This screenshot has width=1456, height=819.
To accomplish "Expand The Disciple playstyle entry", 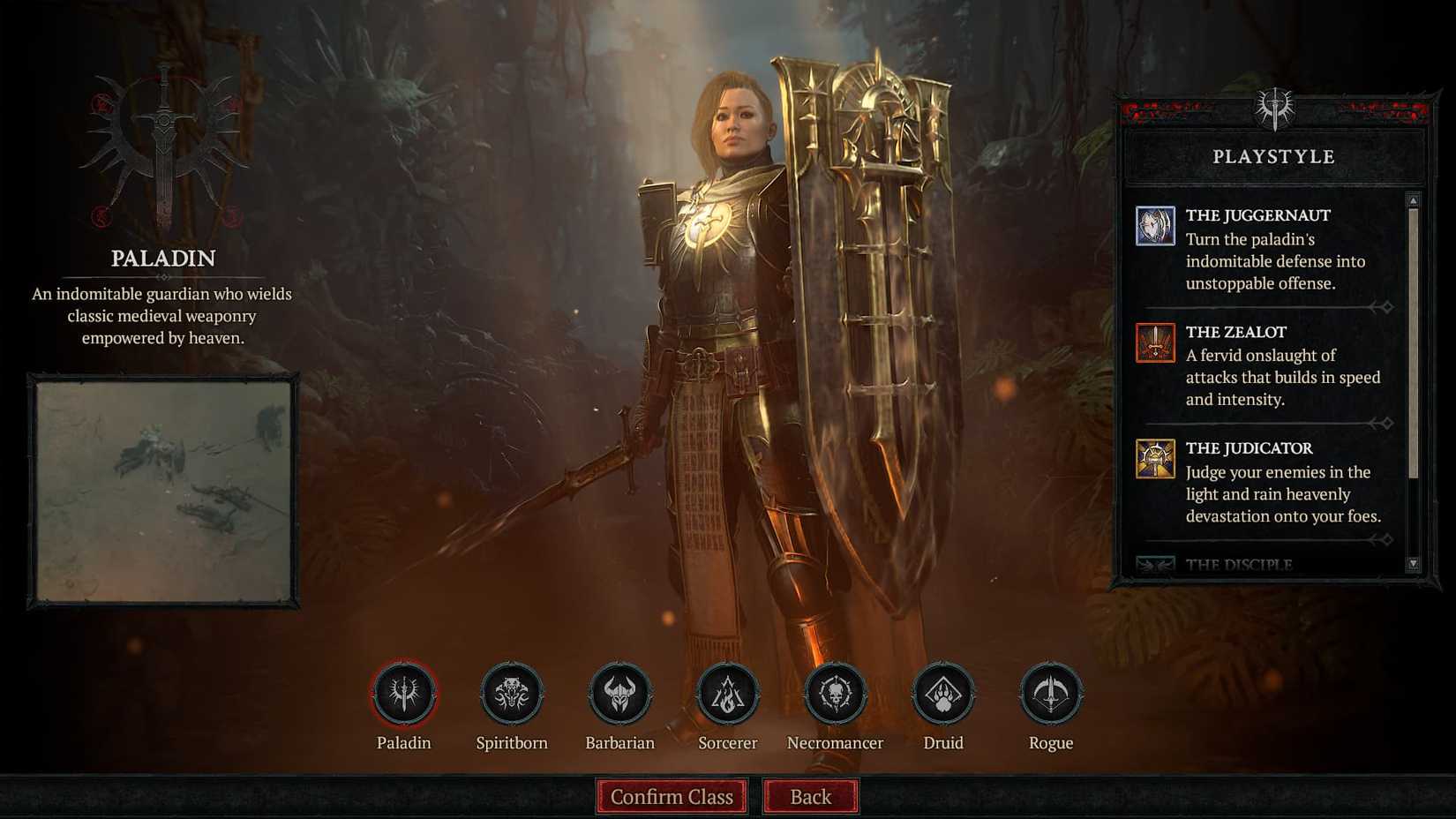I will [1253, 562].
